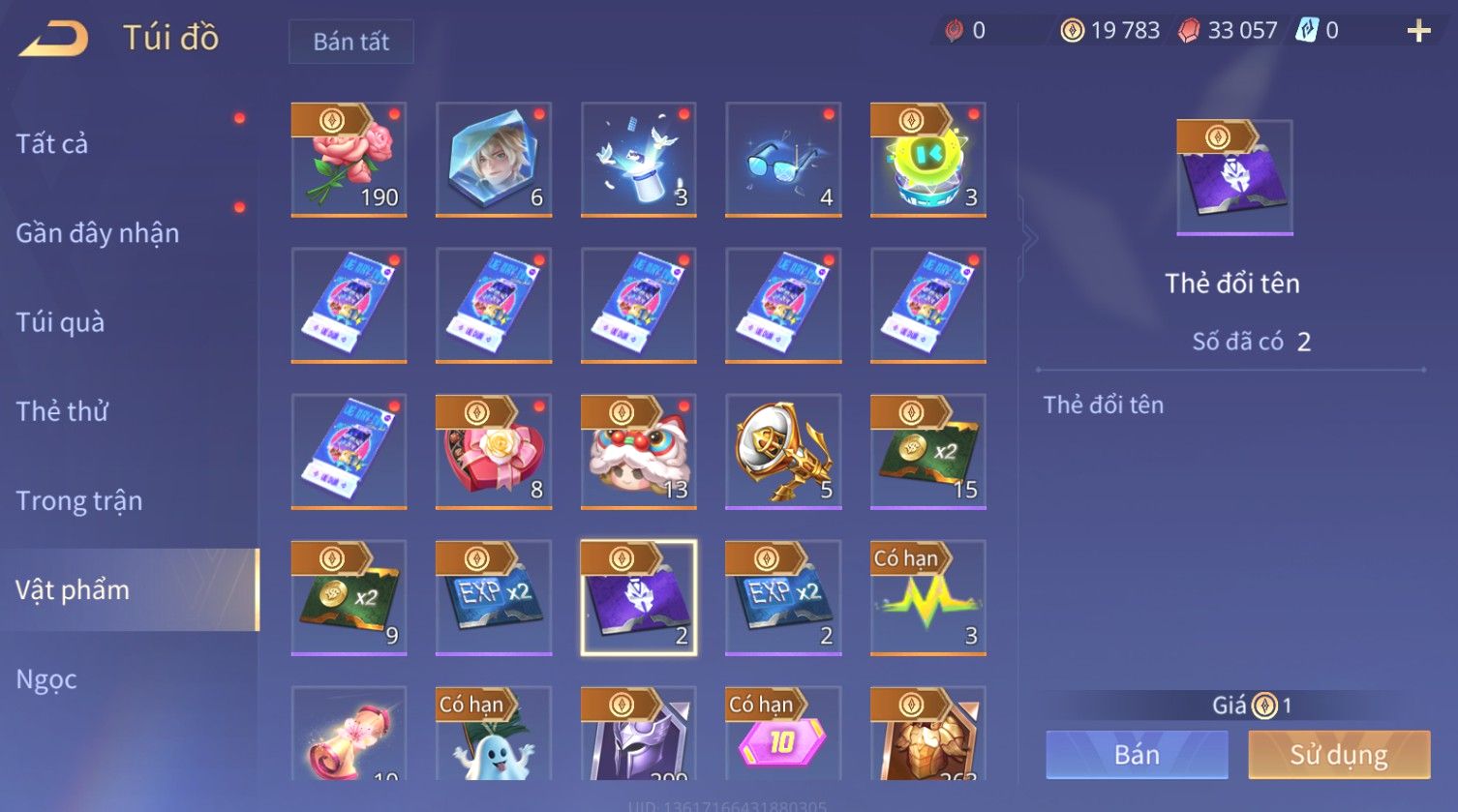Choose the lion dance mask item

click(x=638, y=452)
